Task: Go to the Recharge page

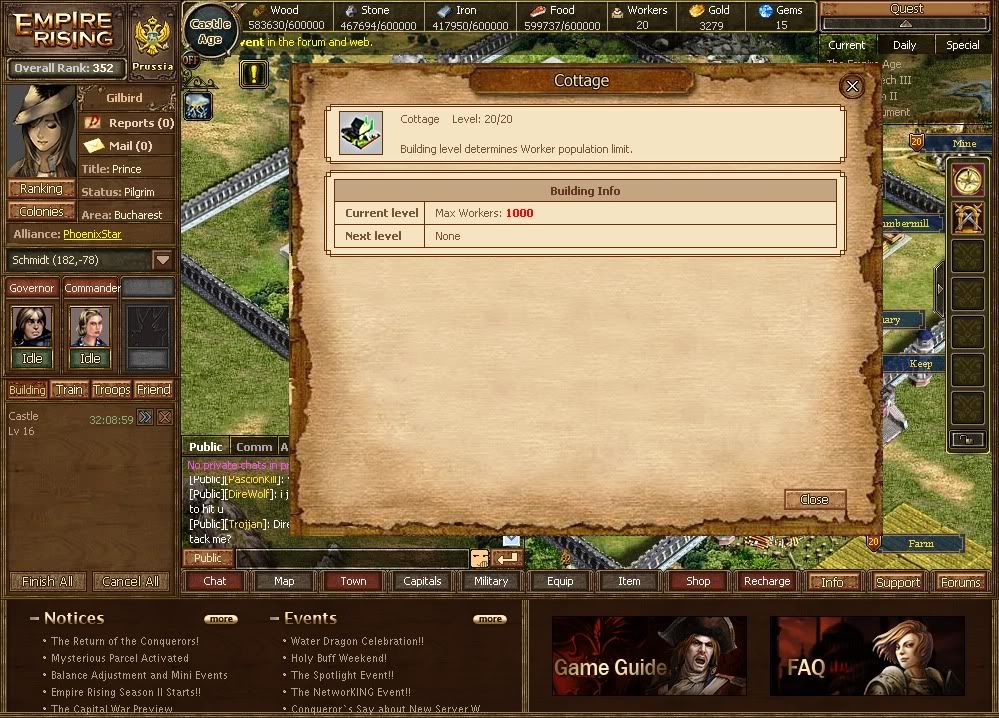Action: [x=767, y=581]
